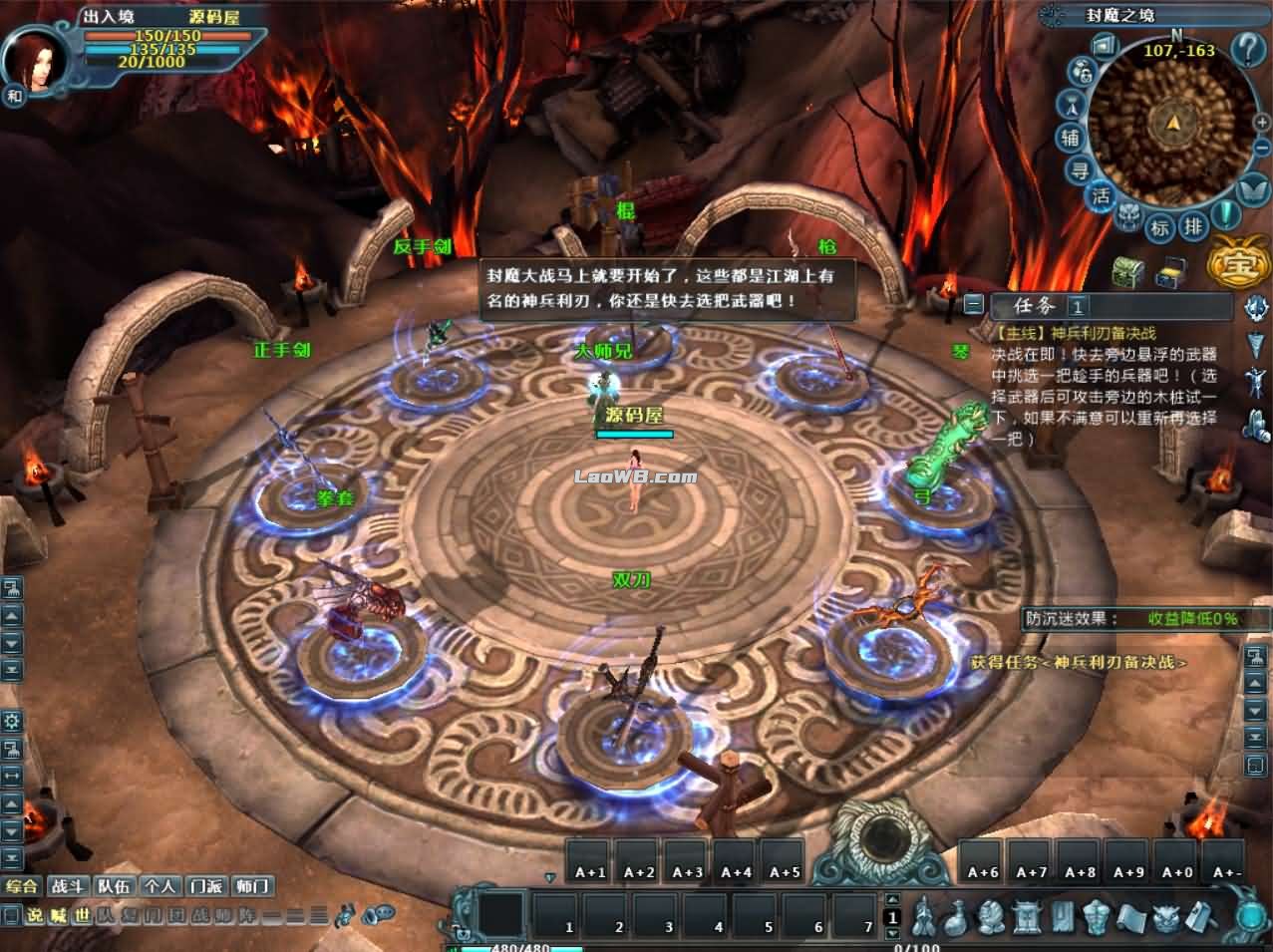Open the 活 activities button

[x=1101, y=196]
